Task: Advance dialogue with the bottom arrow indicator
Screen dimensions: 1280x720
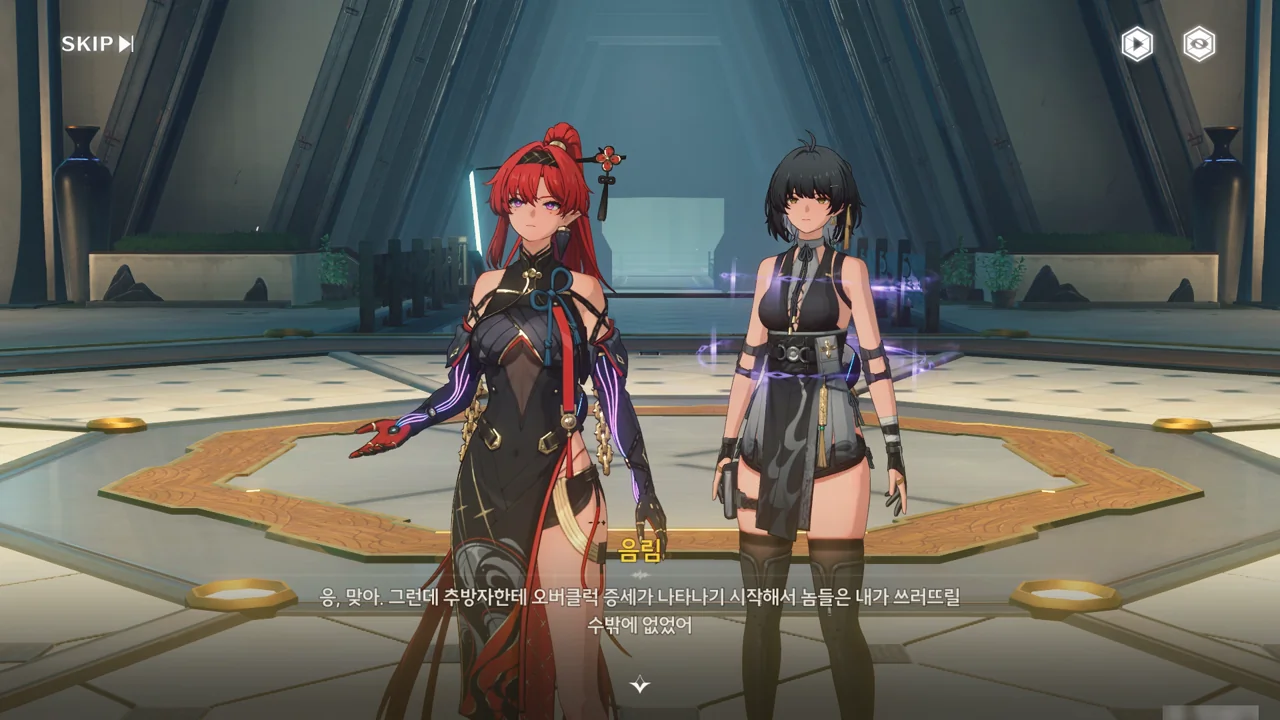Action: click(x=640, y=685)
